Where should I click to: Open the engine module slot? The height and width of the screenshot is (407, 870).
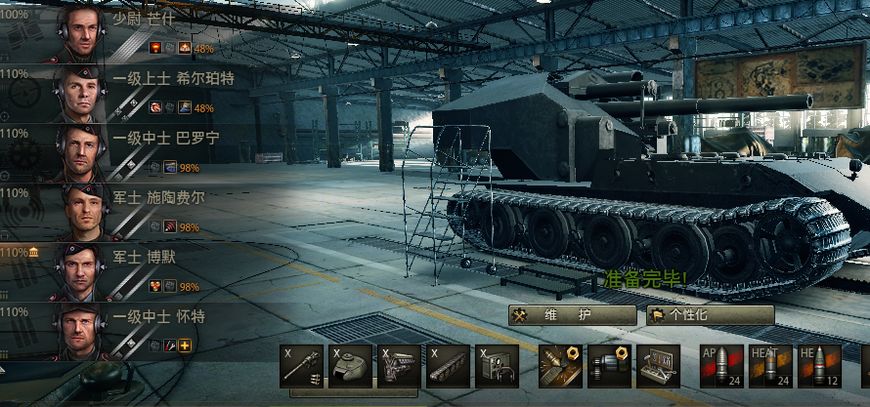coord(399,366)
